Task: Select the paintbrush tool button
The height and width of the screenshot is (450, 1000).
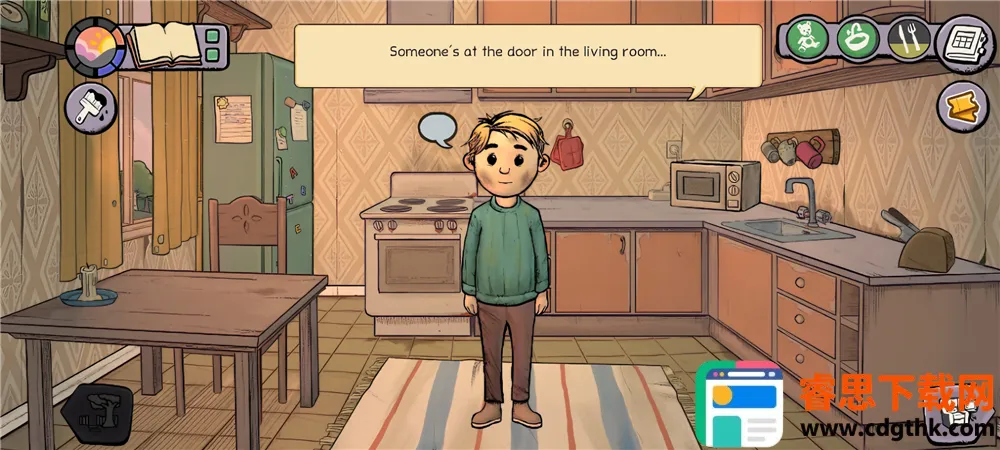Action: 89,106
